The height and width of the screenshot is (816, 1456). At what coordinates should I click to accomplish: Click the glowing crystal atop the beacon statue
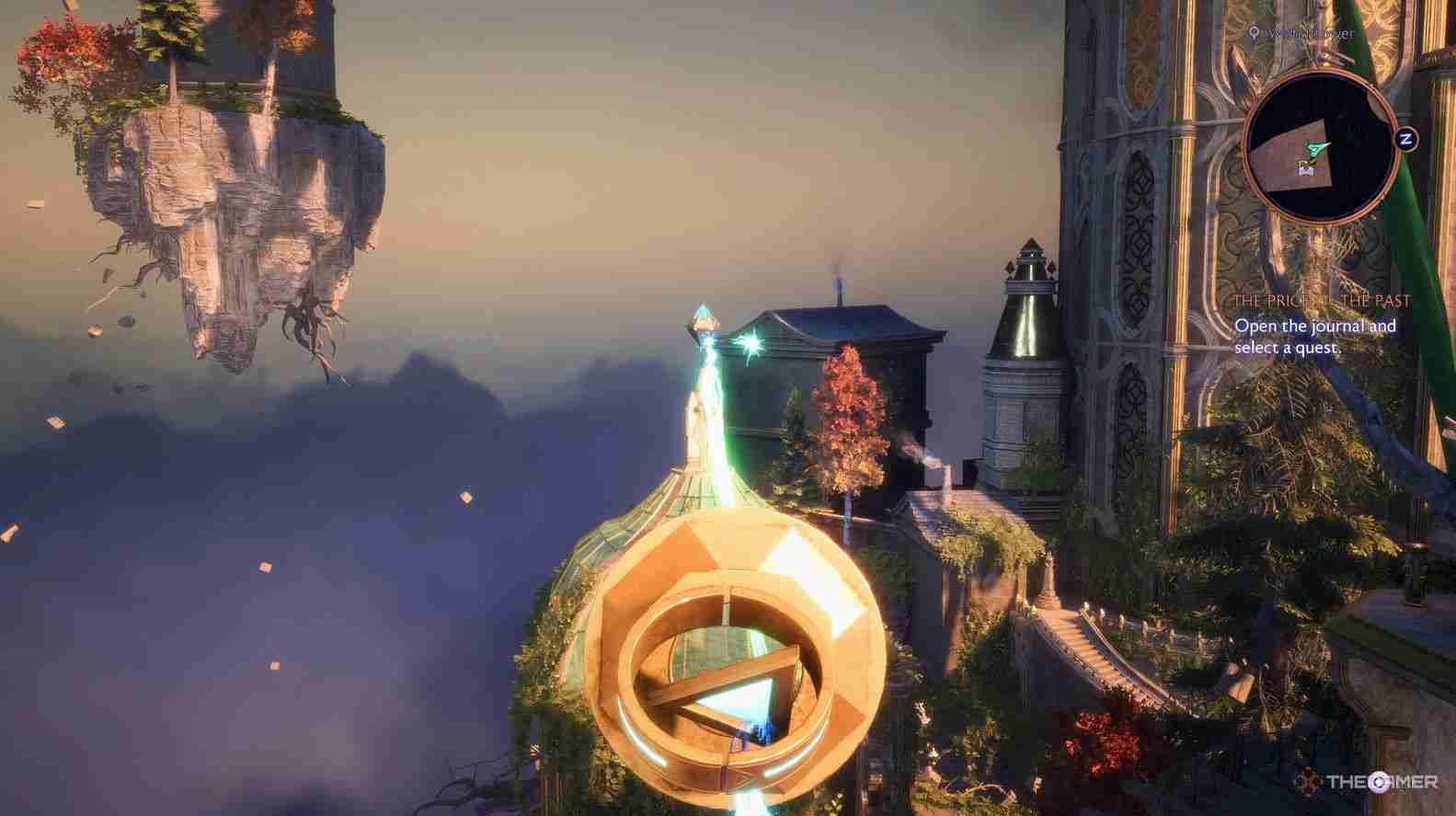[x=701, y=313]
